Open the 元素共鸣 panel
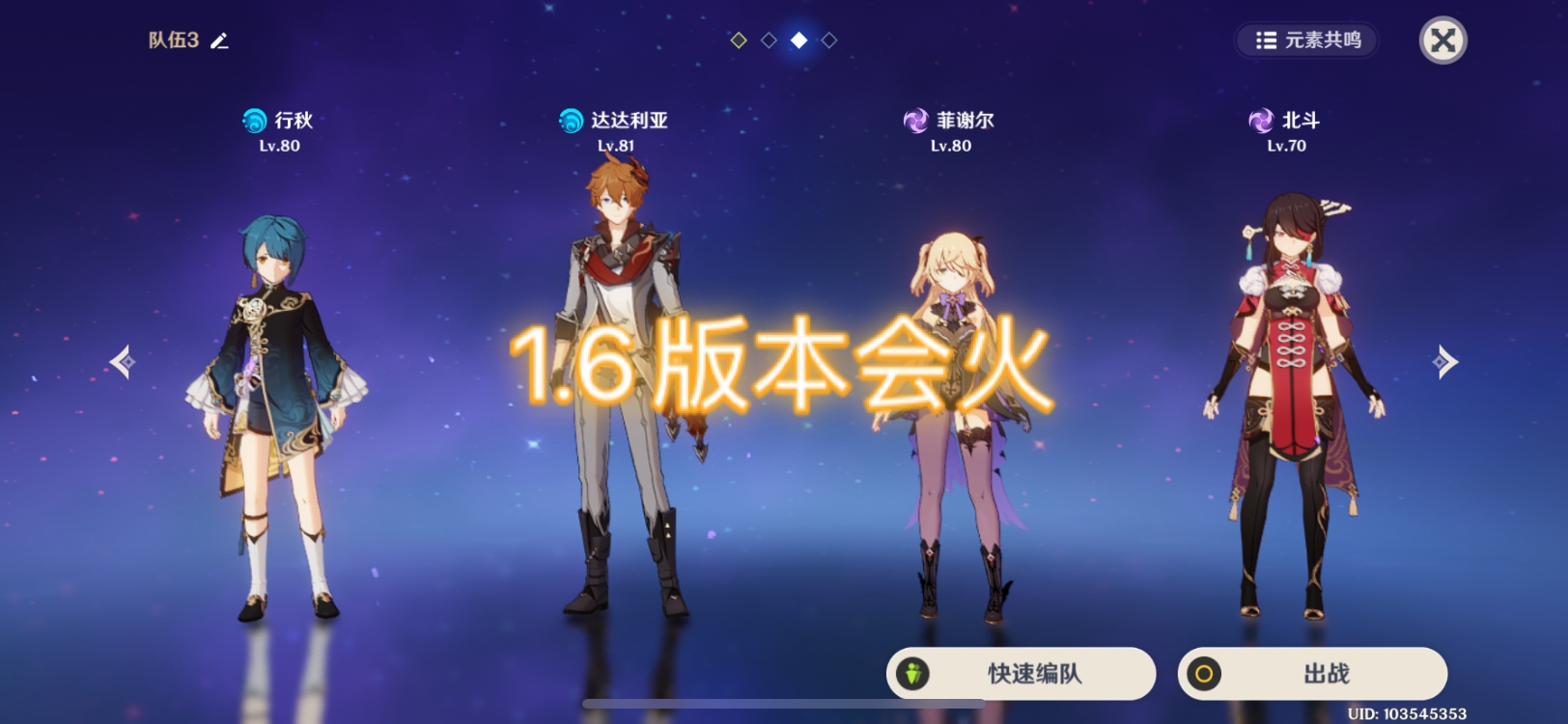Viewport: 1568px width, 724px height. pos(1308,42)
